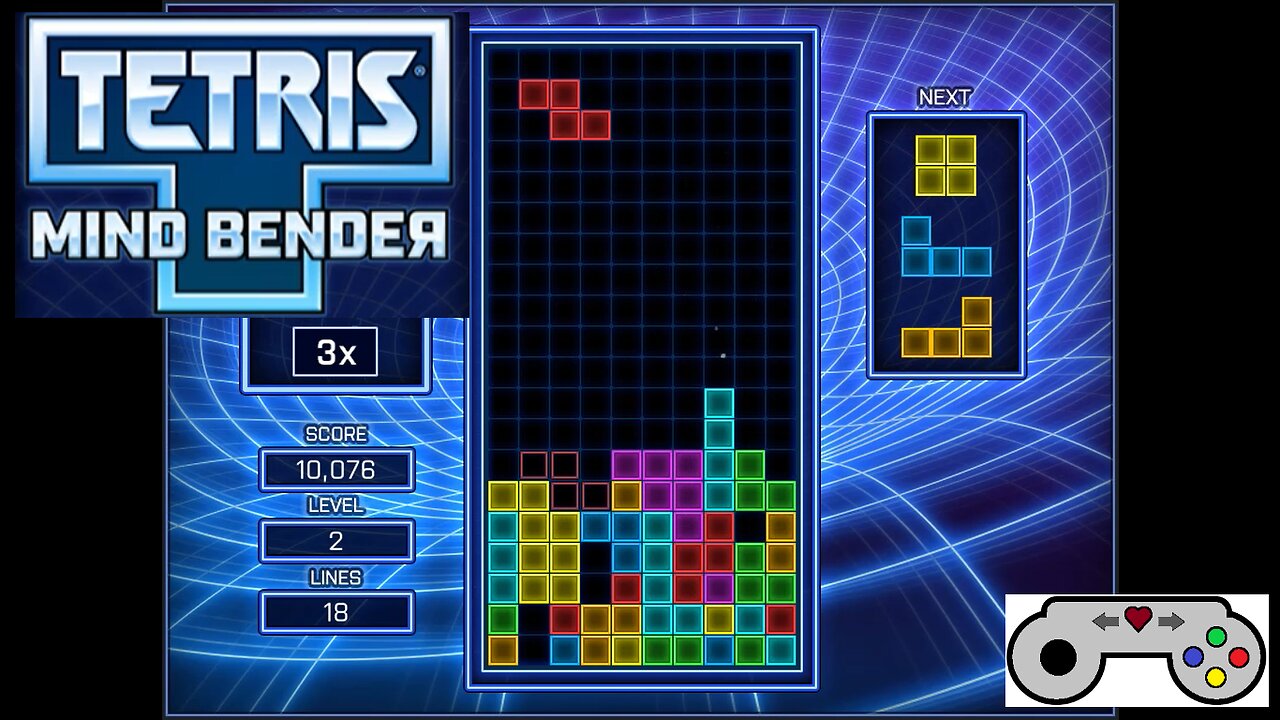Open the NEXT panel header
1280x720 pixels.
pyautogui.click(x=946, y=97)
